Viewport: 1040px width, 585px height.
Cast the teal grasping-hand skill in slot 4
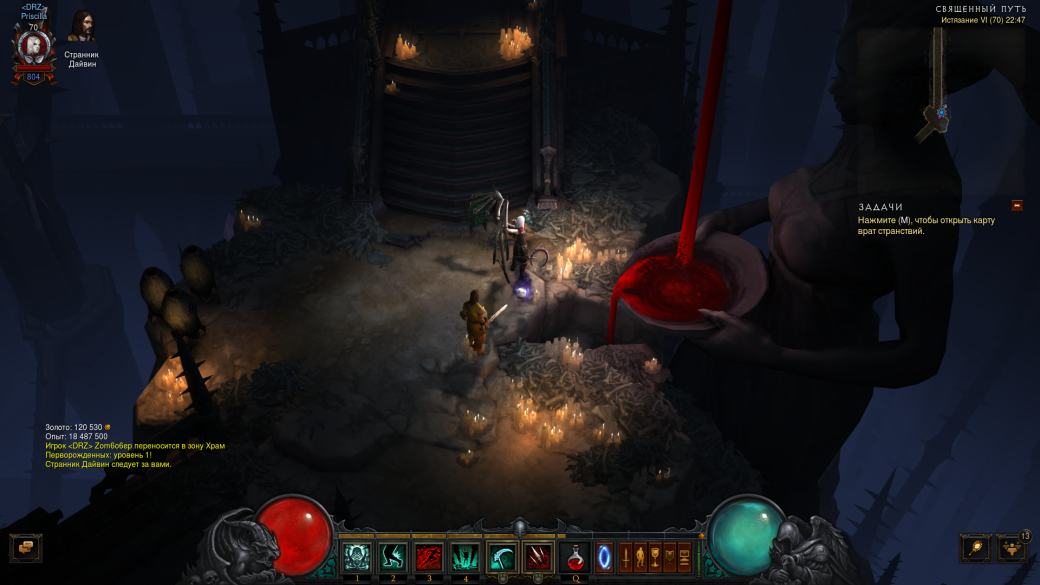[465, 556]
